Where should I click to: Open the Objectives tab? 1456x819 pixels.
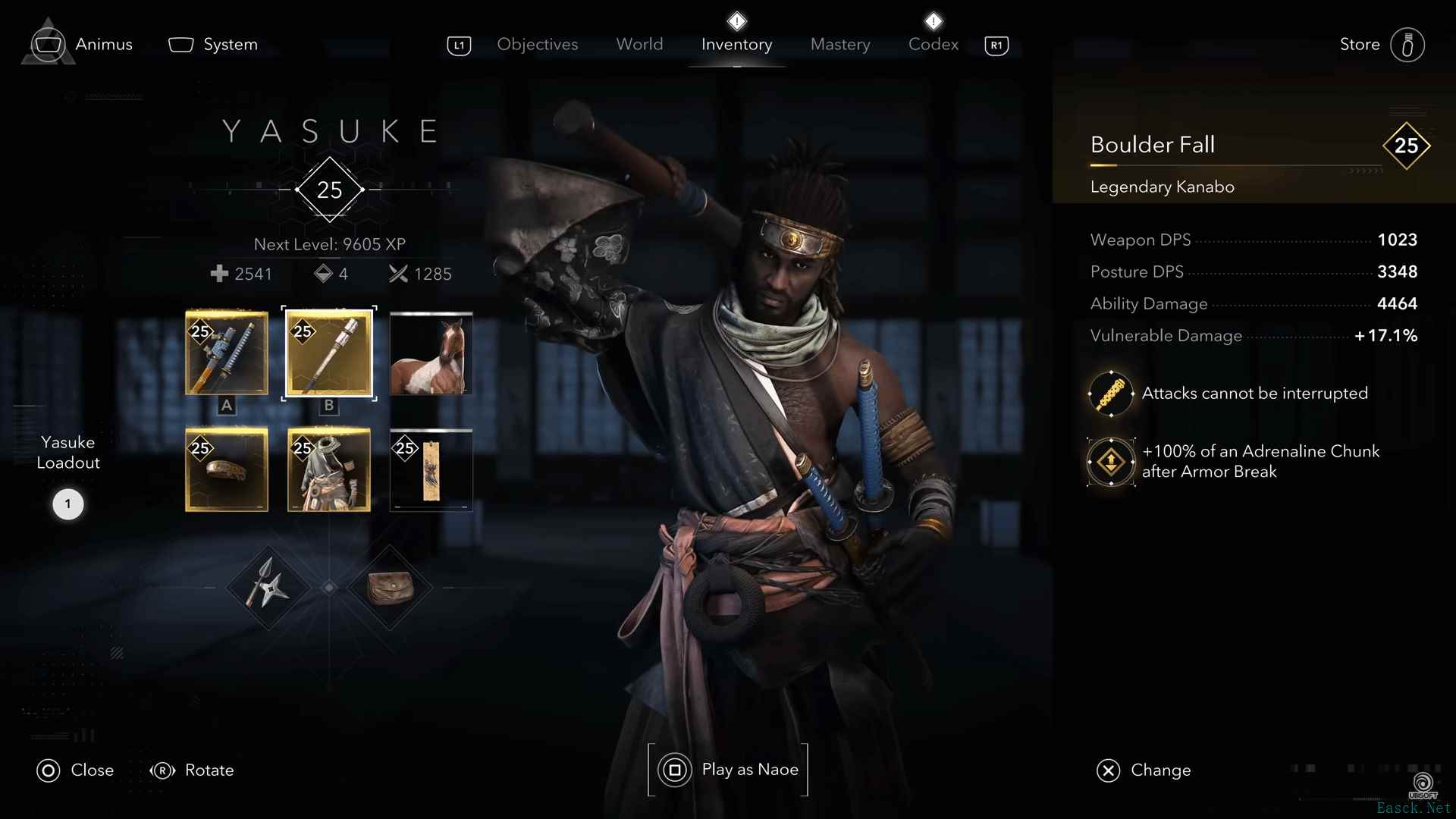537,45
